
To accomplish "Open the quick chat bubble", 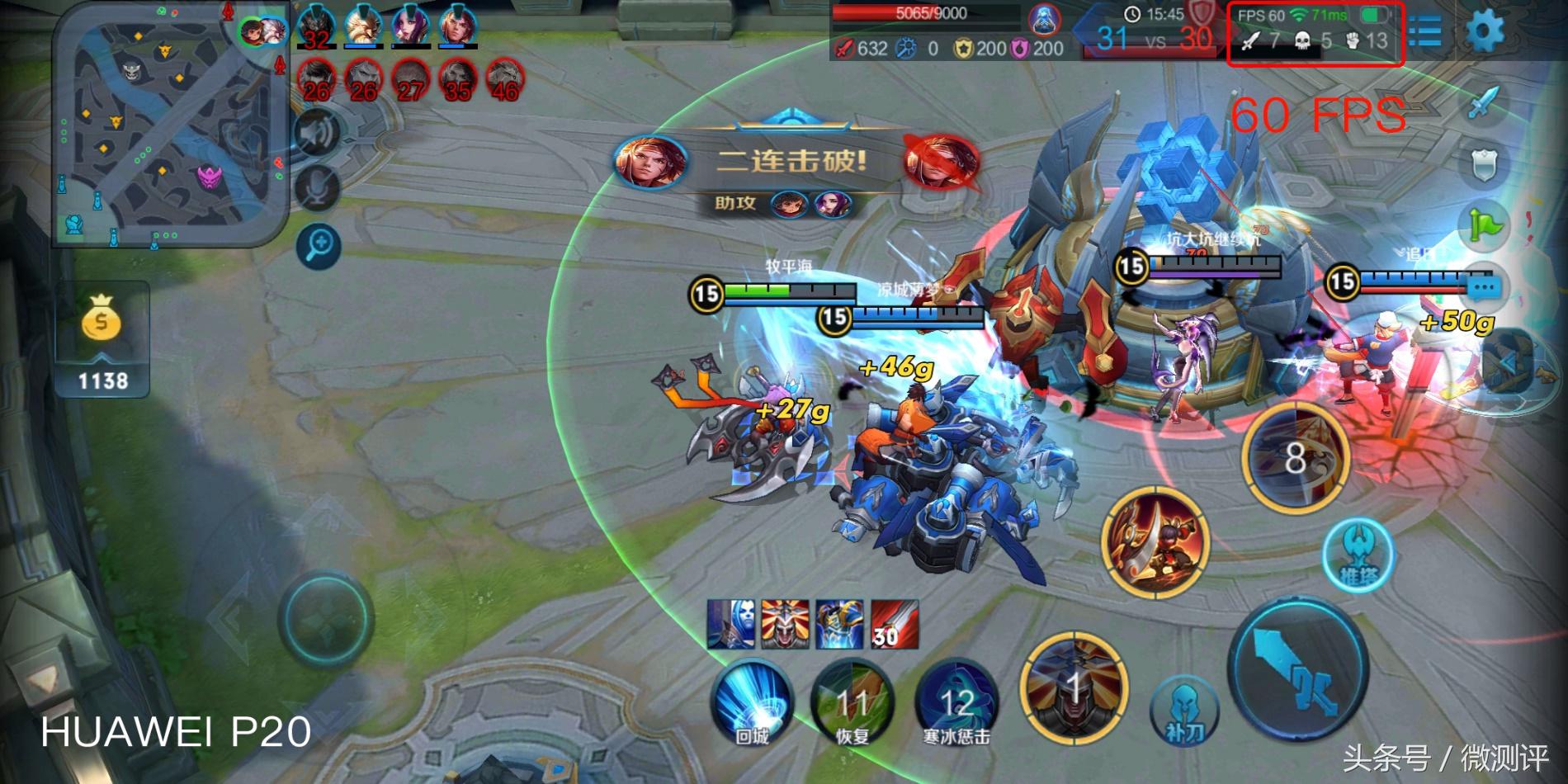I will pos(1485,288).
